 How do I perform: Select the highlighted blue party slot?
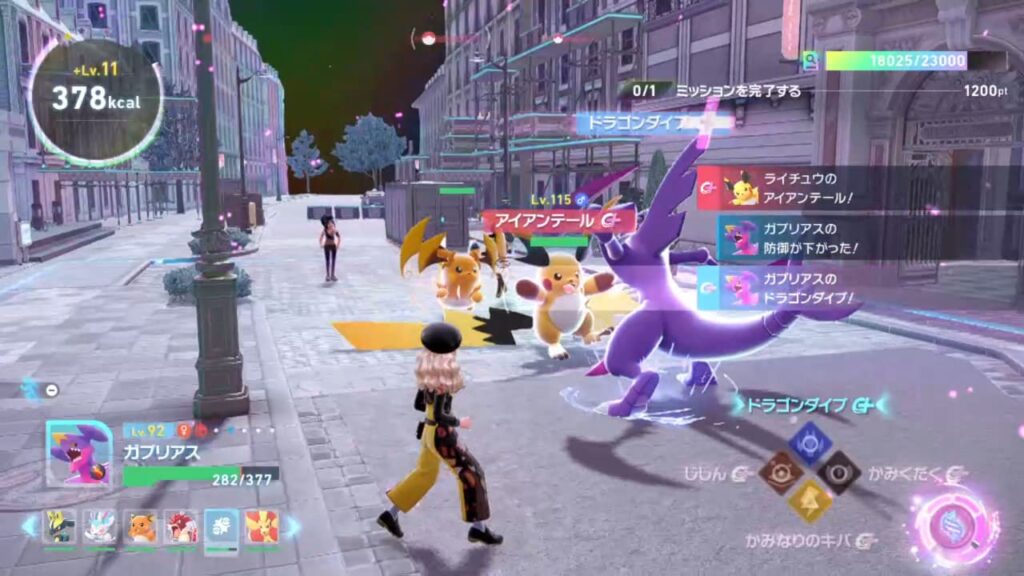point(221,527)
